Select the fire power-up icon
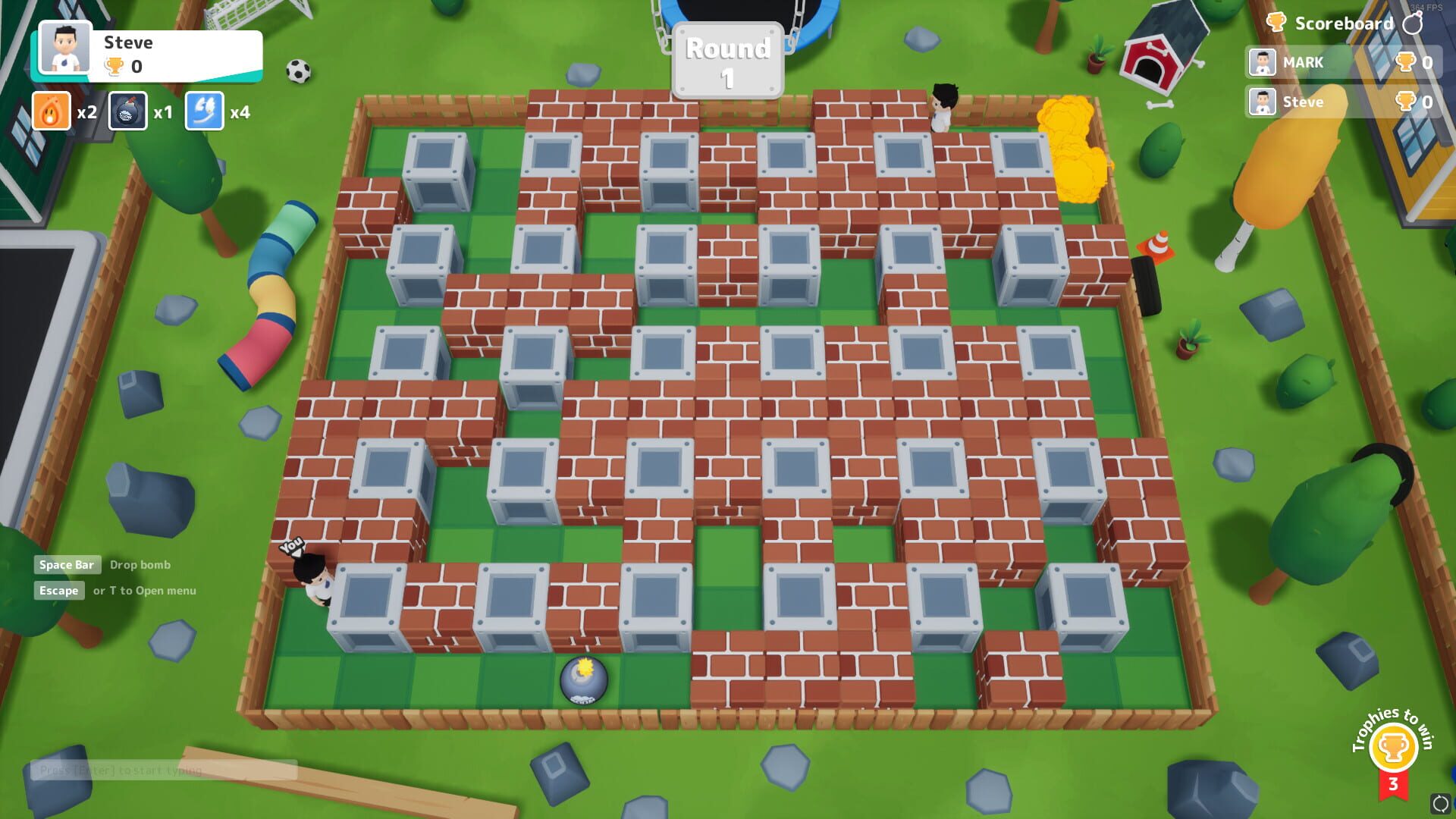 (x=51, y=111)
